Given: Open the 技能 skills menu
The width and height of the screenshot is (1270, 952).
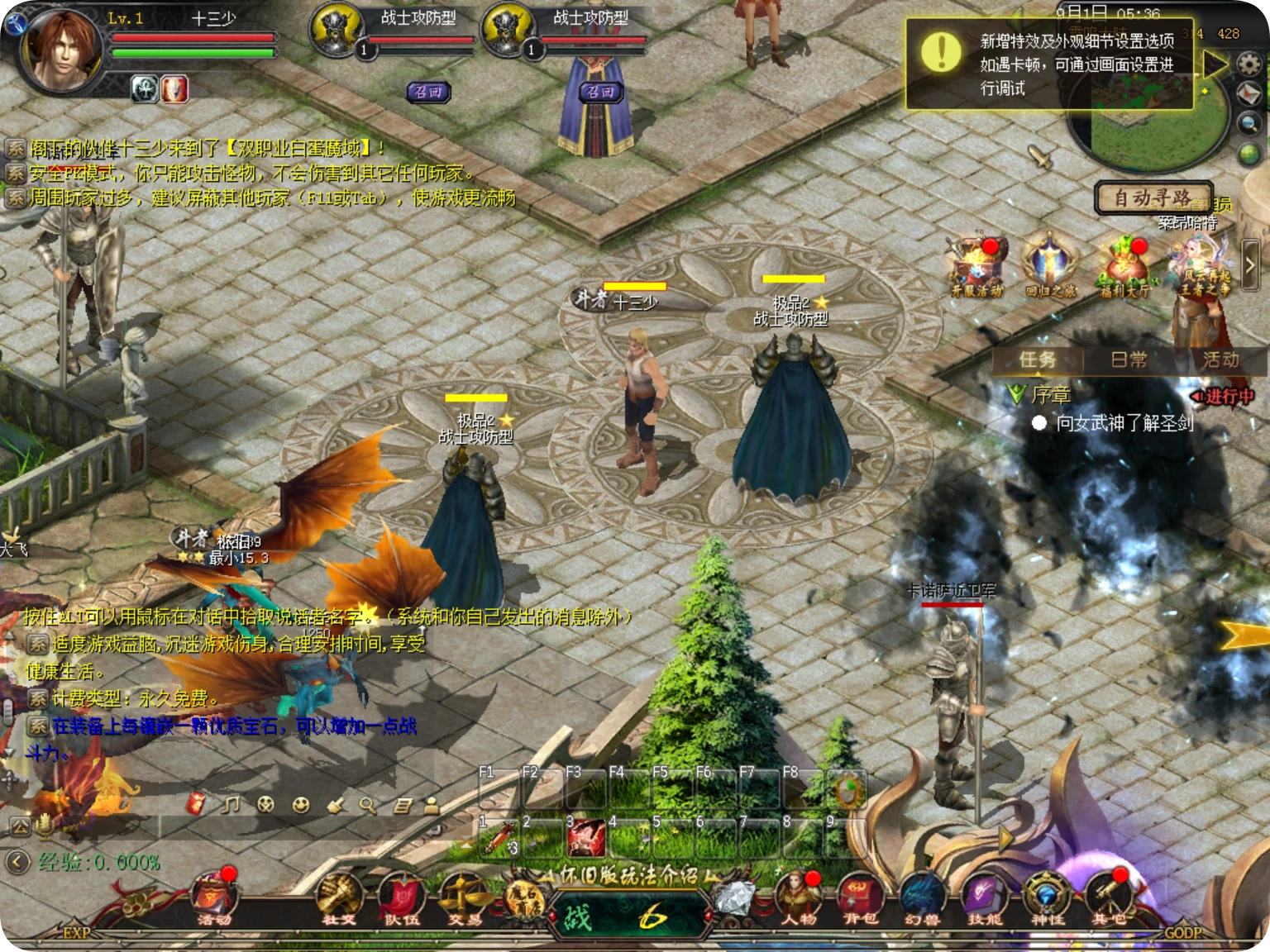Looking at the screenshot, I should (984, 898).
